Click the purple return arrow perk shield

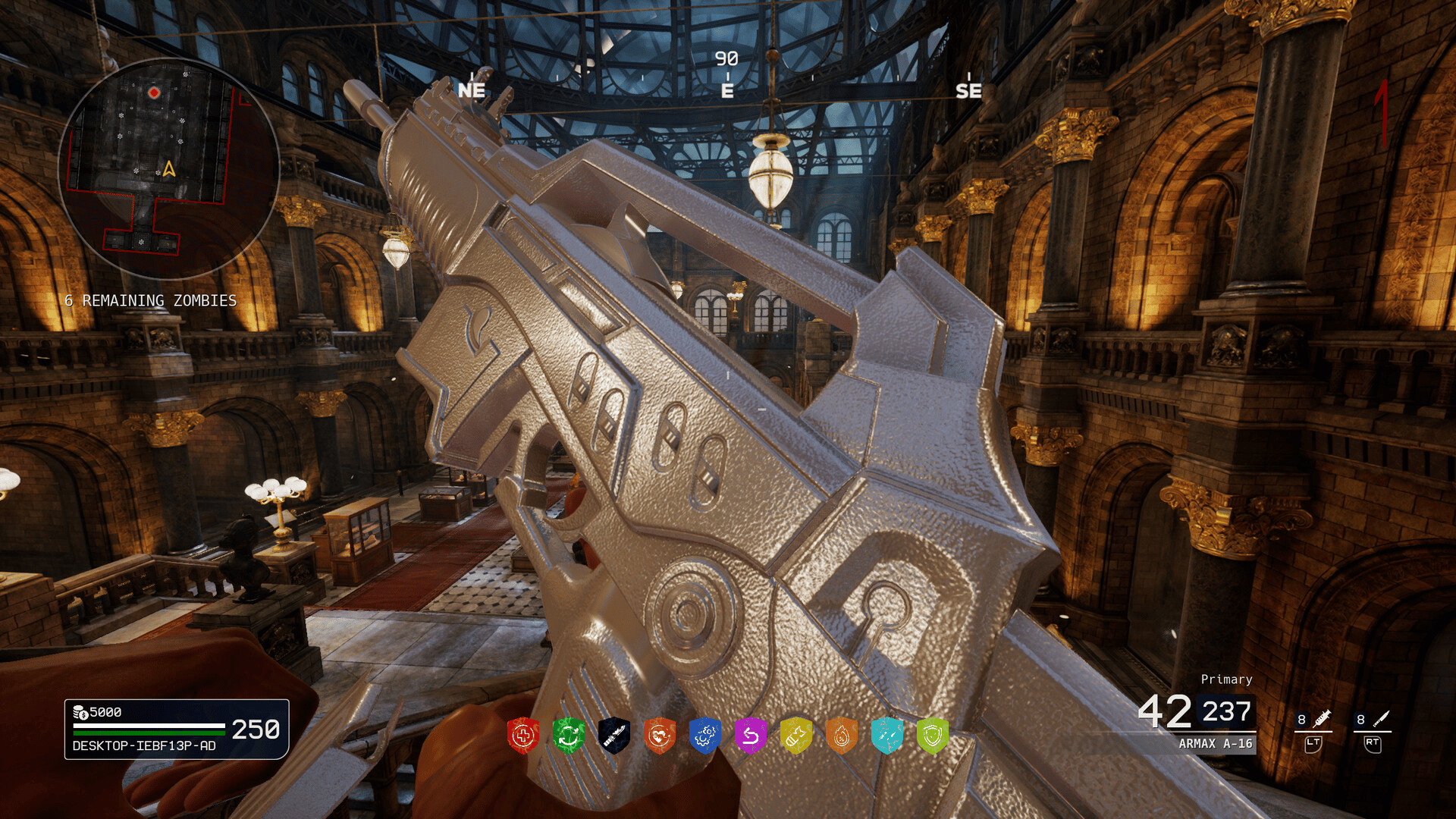[x=751, y=736]
